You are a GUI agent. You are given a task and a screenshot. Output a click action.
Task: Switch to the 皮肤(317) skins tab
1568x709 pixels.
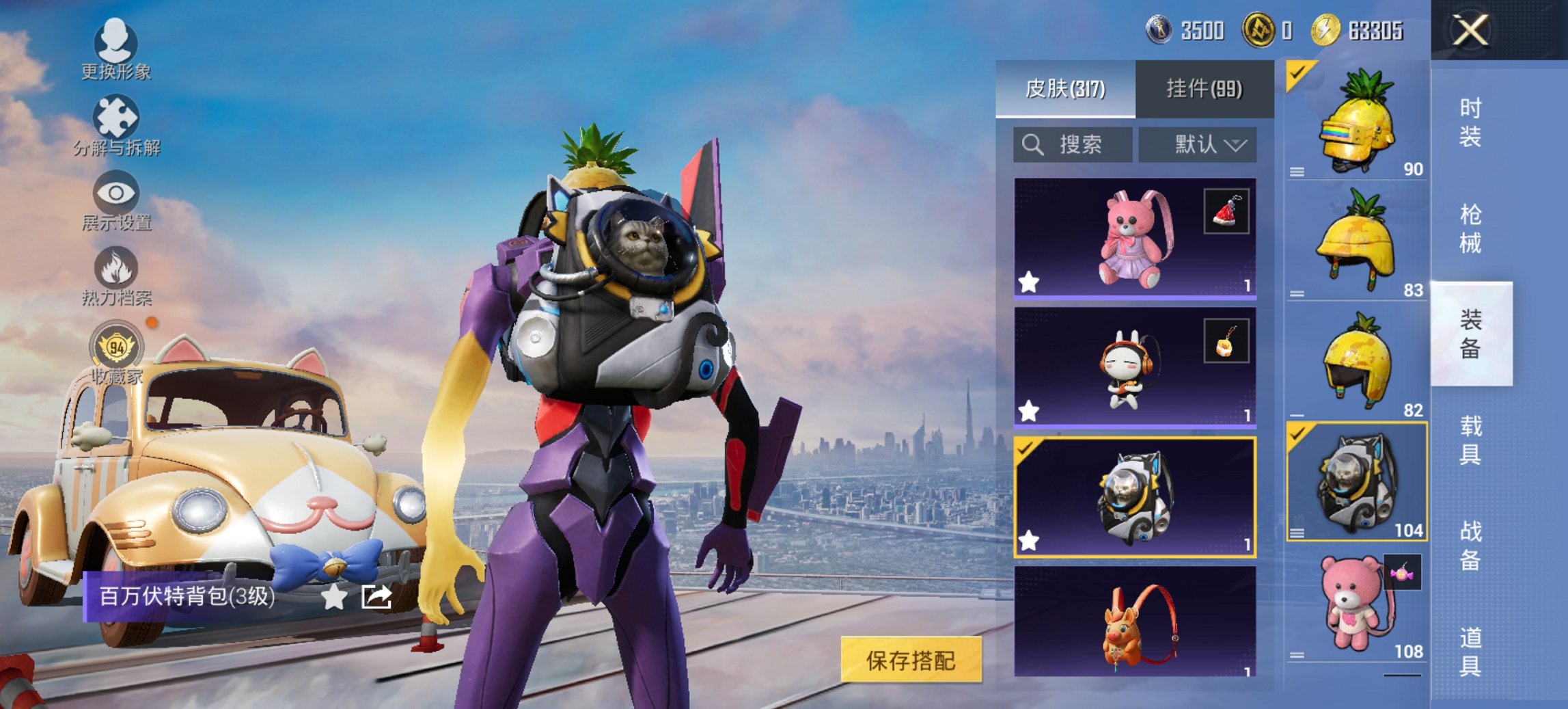click(1065, 89)
